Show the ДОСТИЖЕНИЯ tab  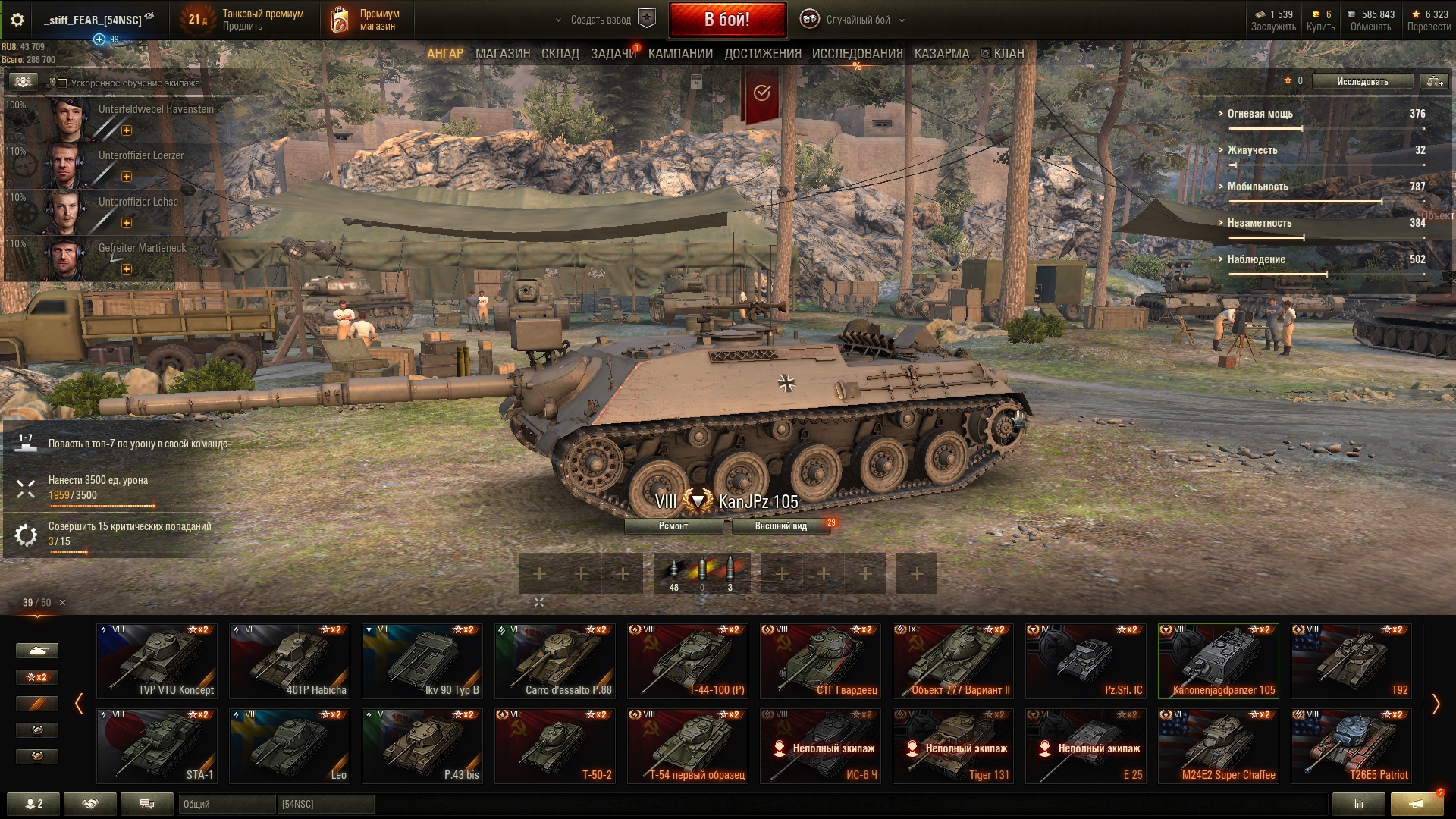(762, 54)
